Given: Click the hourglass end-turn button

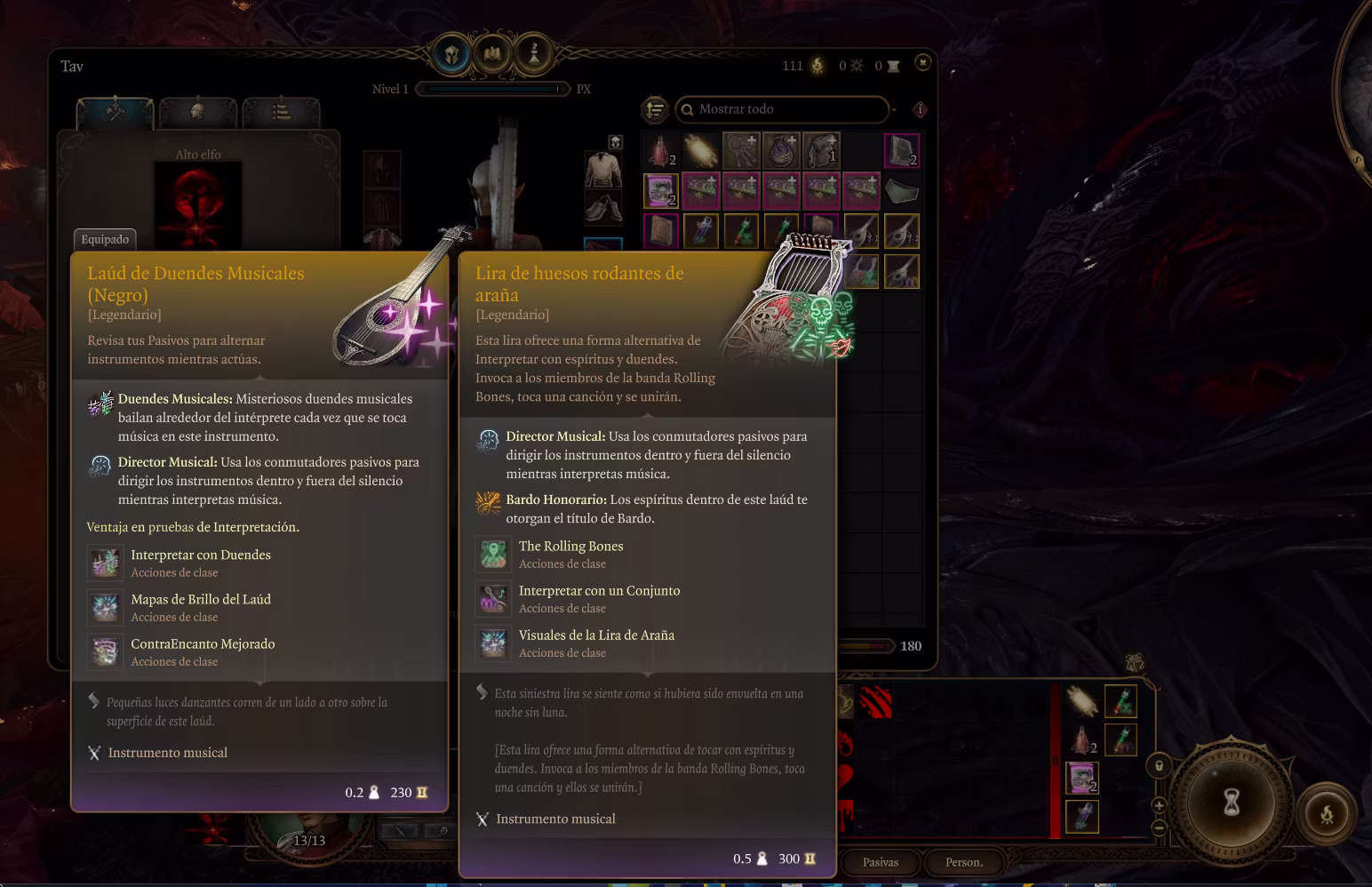Looking at the screenshot, I should (x=1231, y=803).
